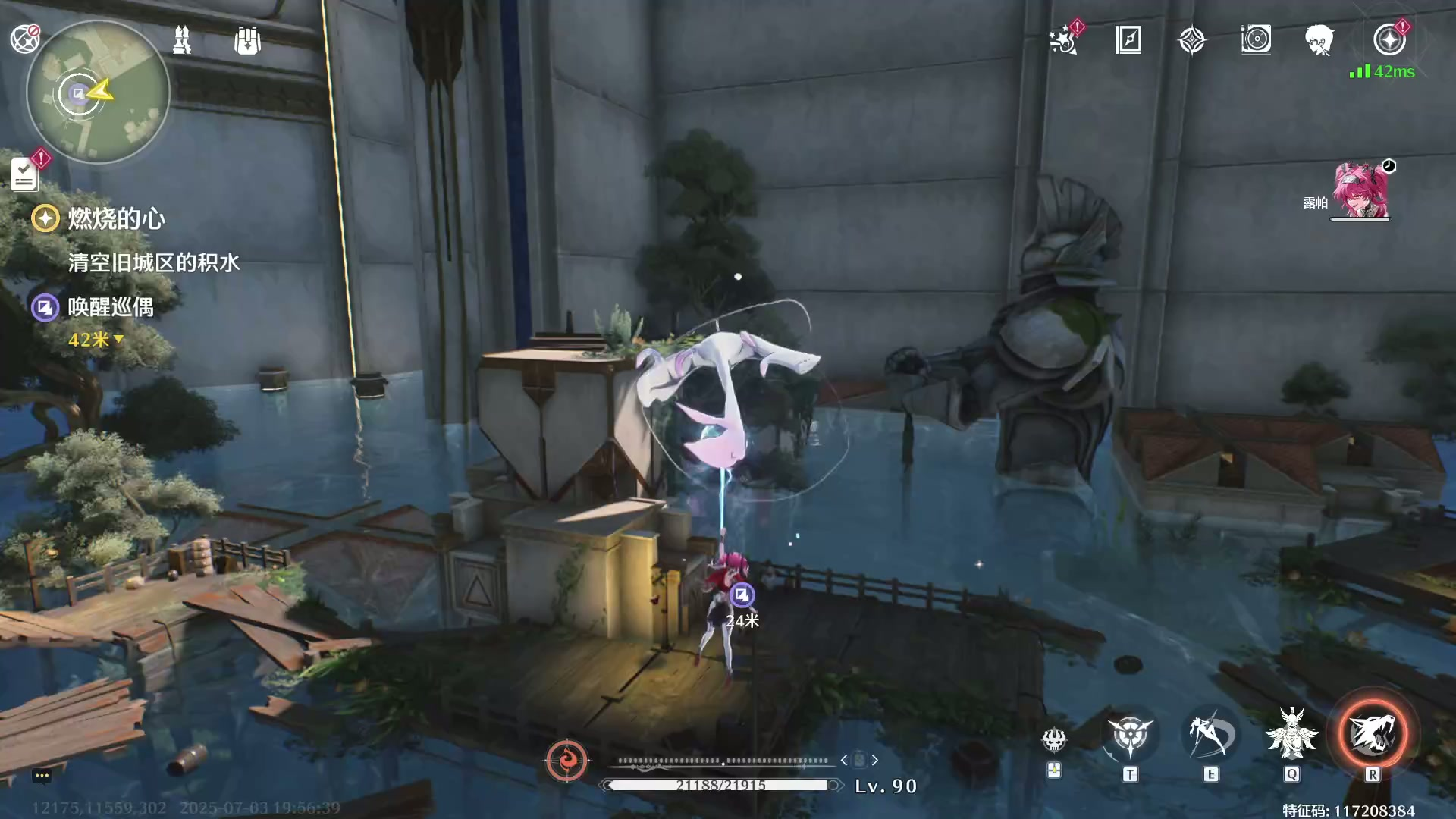Open the circular minimap
This screenshot has height=819, width=1456.
pyautogui.click(x=98, y=93)
